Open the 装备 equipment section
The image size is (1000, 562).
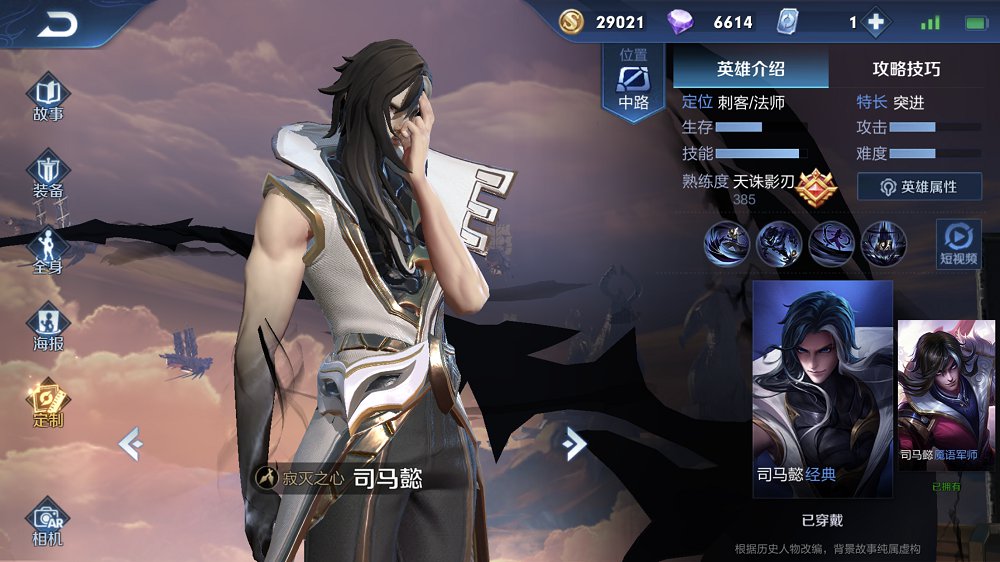point(48,176)
